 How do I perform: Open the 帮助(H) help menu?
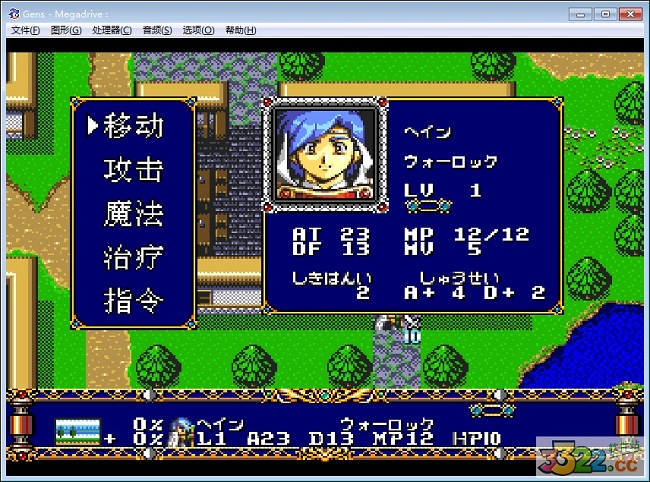(x=240, y=30)
